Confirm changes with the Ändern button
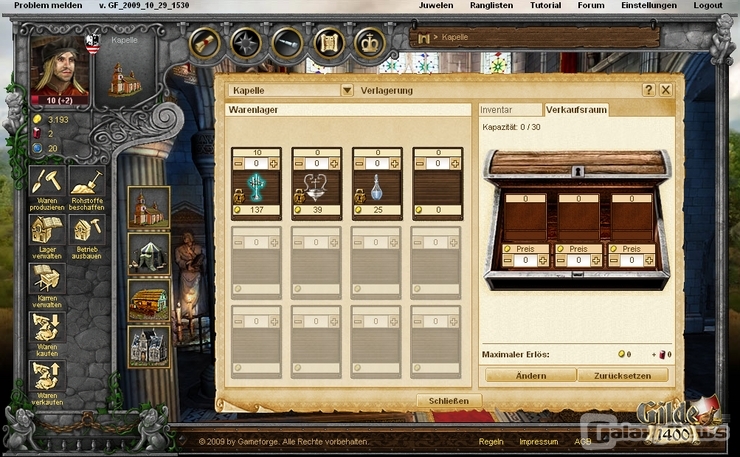Screen dimensions: 740x457 tap(531, 376)
